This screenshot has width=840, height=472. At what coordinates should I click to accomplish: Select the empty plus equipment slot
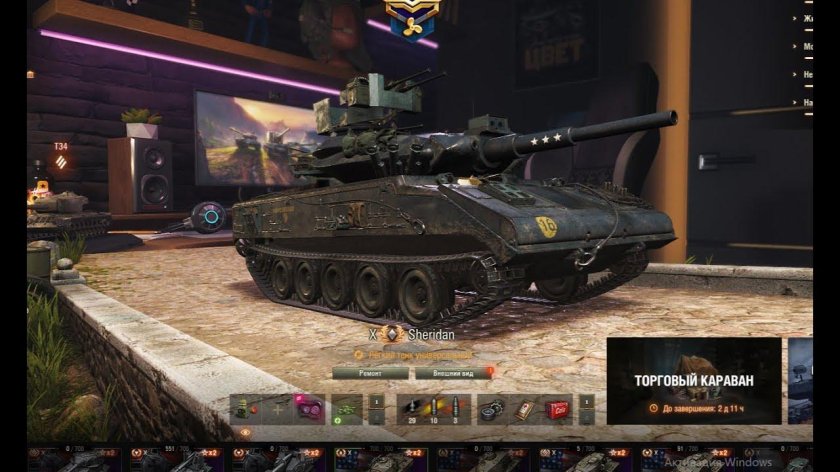pyautogui.click(x=278, y=409)
